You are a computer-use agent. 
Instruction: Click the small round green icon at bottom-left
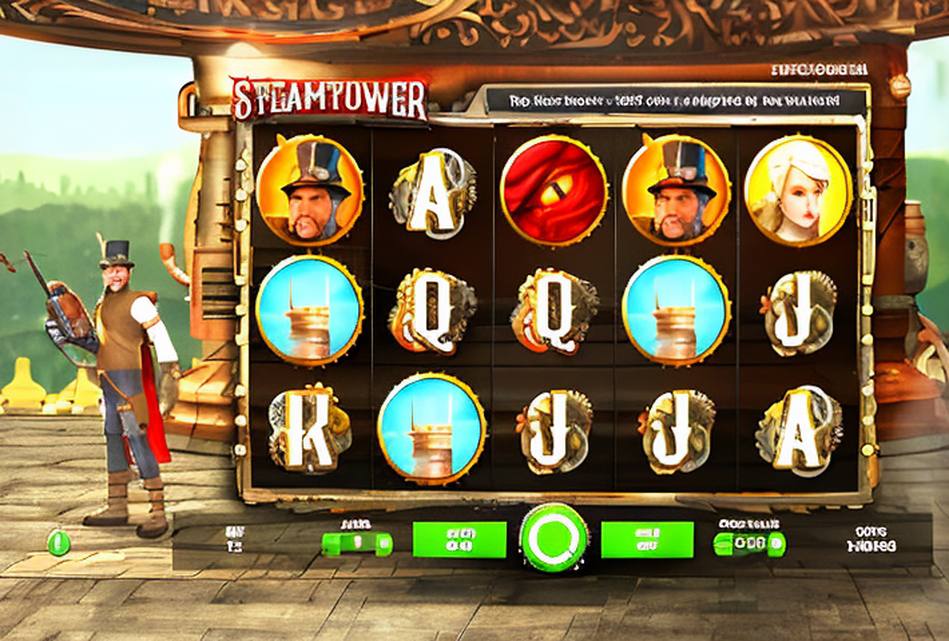click(x=59, y=542)
